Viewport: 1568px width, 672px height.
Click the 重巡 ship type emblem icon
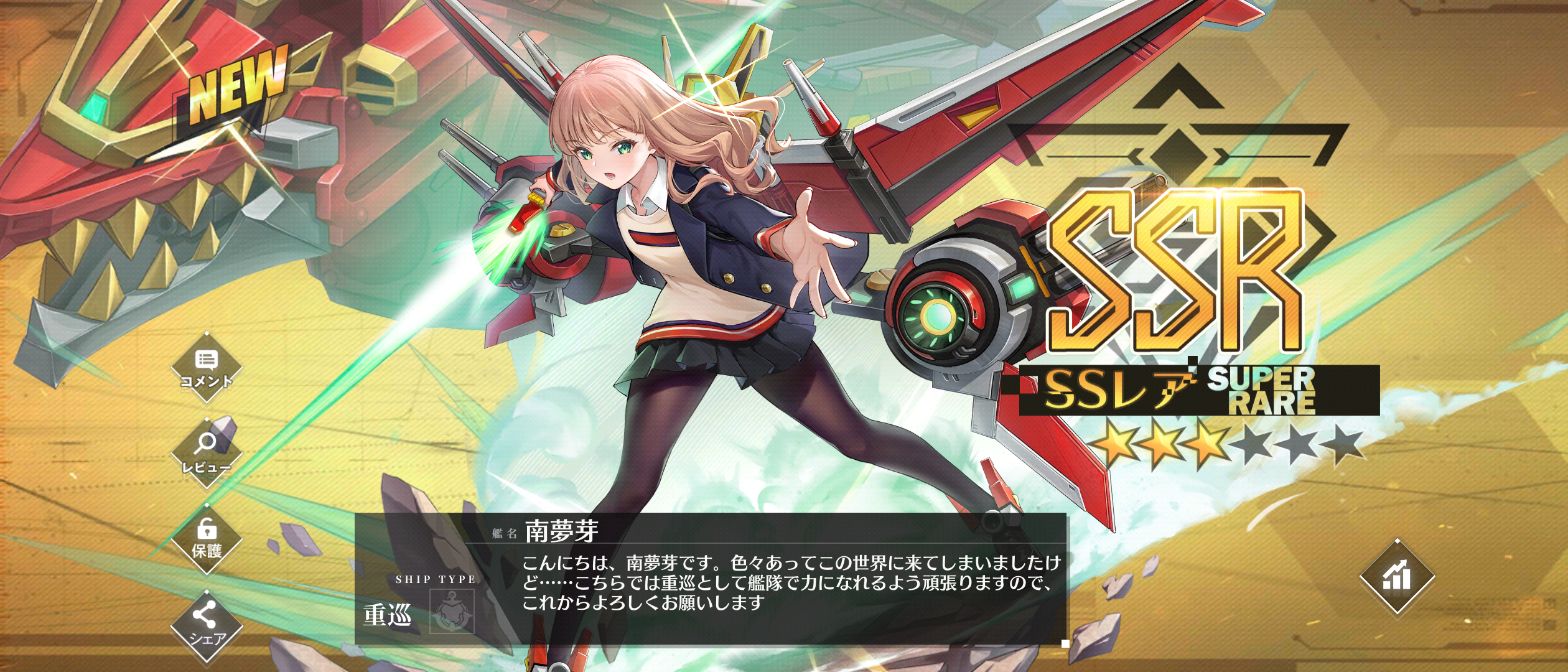pos(452,612)
